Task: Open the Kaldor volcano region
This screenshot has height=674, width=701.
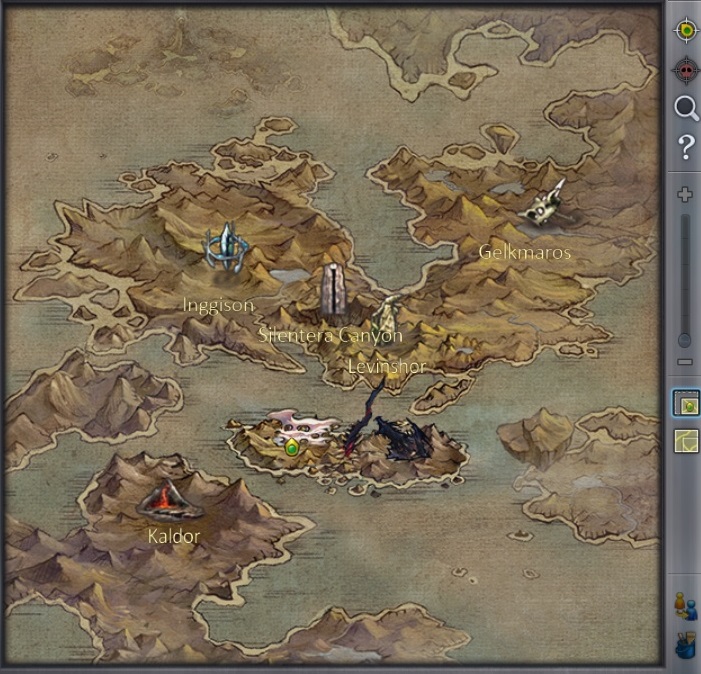Action: pos(161,499)
